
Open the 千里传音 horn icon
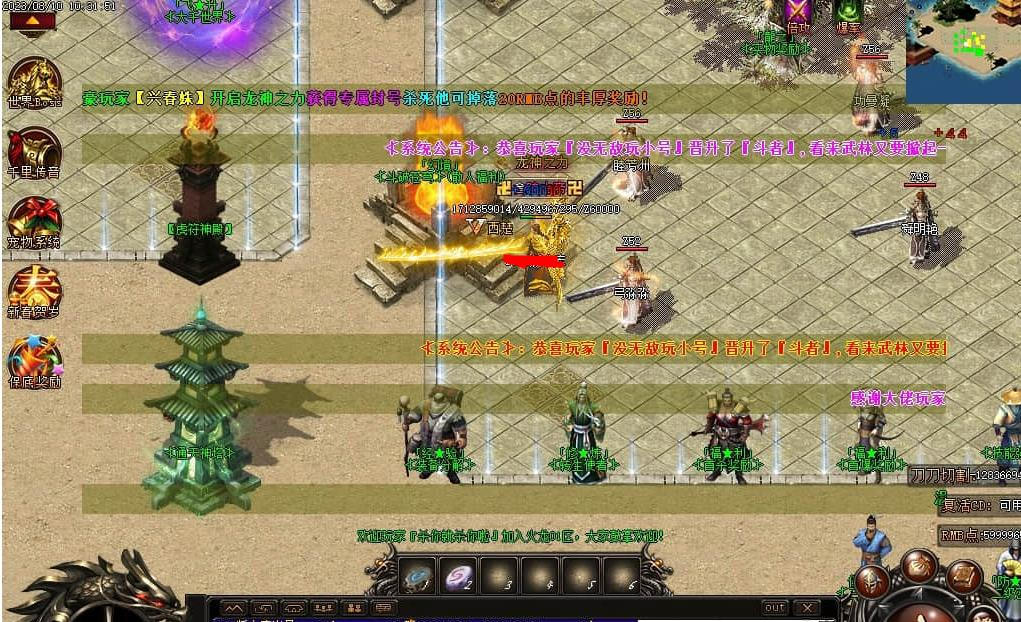[35, 152]
